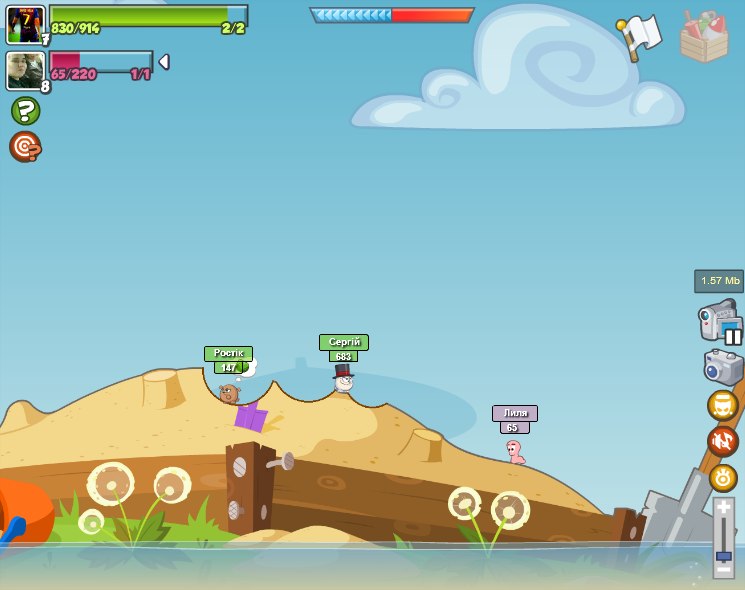
Task: Zoom in with the plus button
Action: click(723, 508)
